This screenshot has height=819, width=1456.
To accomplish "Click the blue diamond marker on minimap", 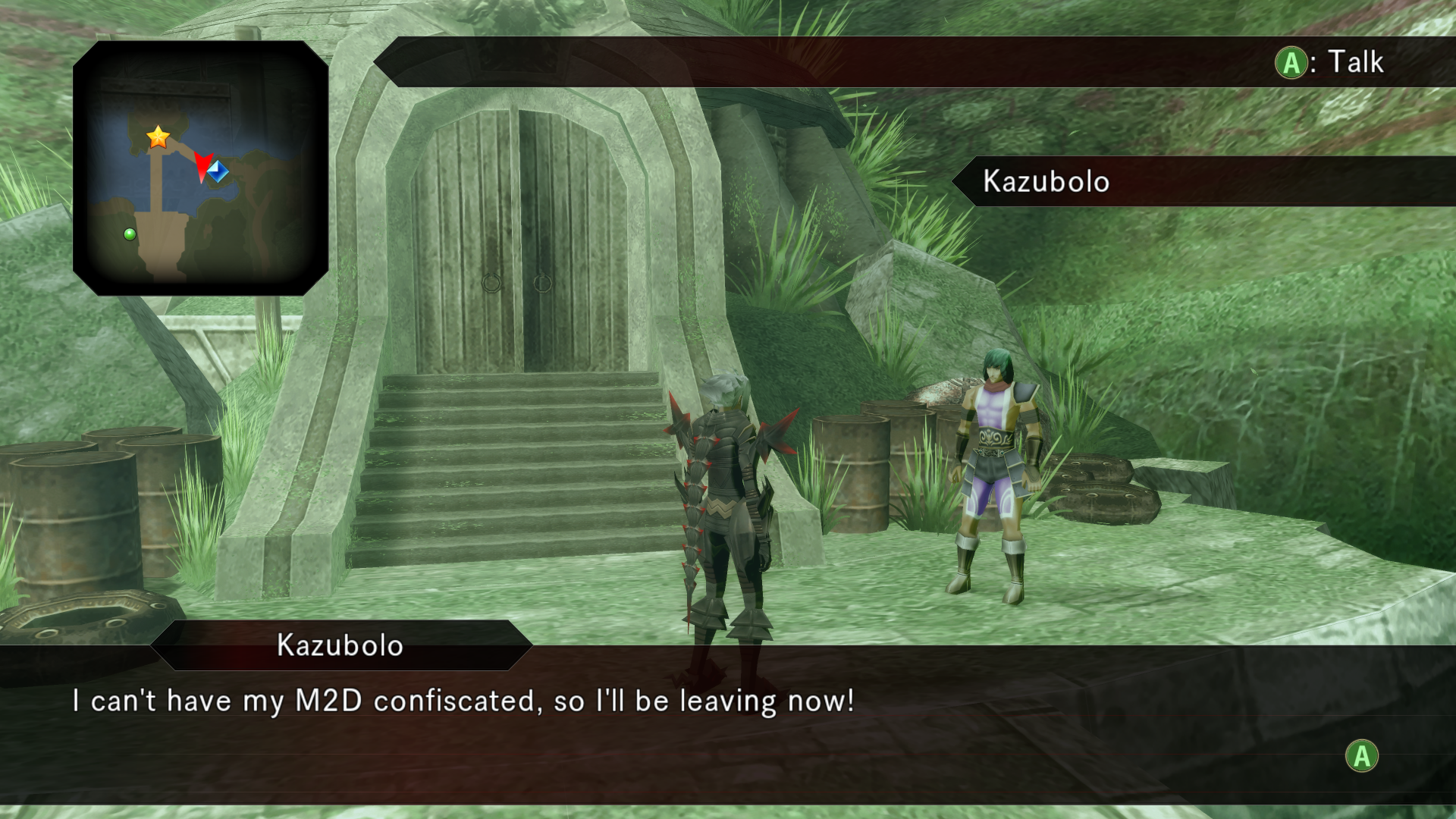I will [x=218, y=171].
